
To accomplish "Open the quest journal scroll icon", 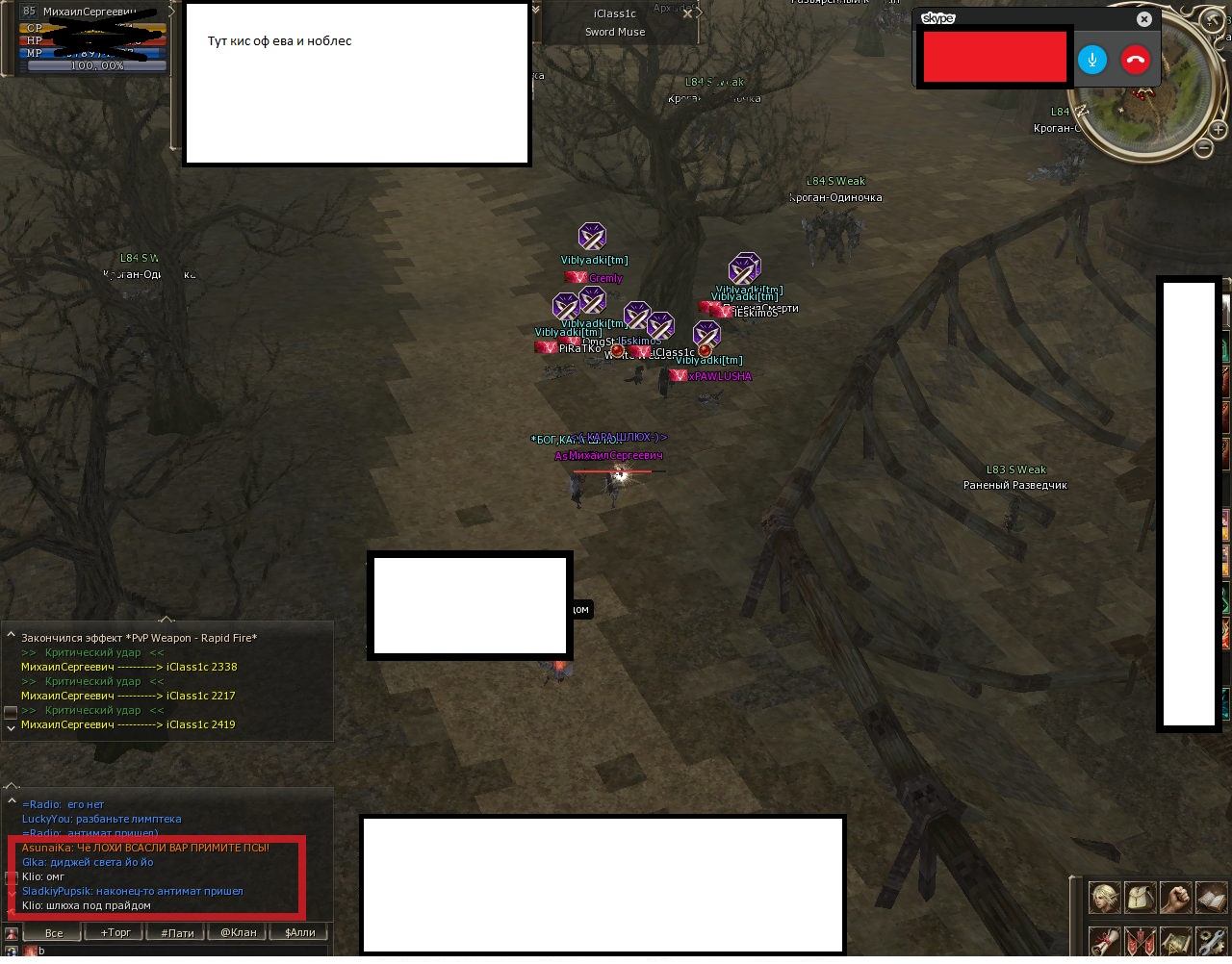I will coord(1103,940).
